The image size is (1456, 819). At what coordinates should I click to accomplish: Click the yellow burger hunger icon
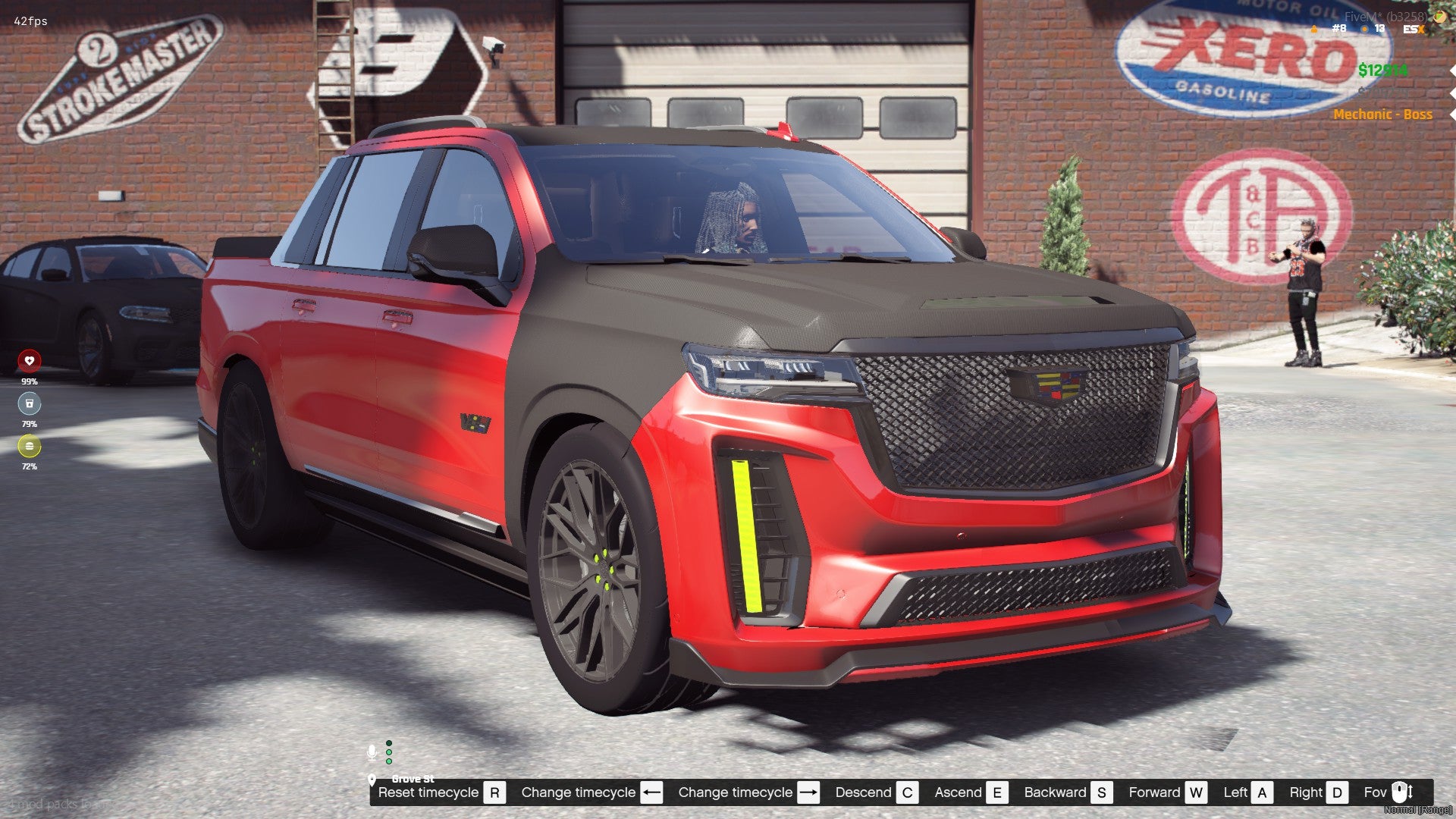tap(30, 446)
